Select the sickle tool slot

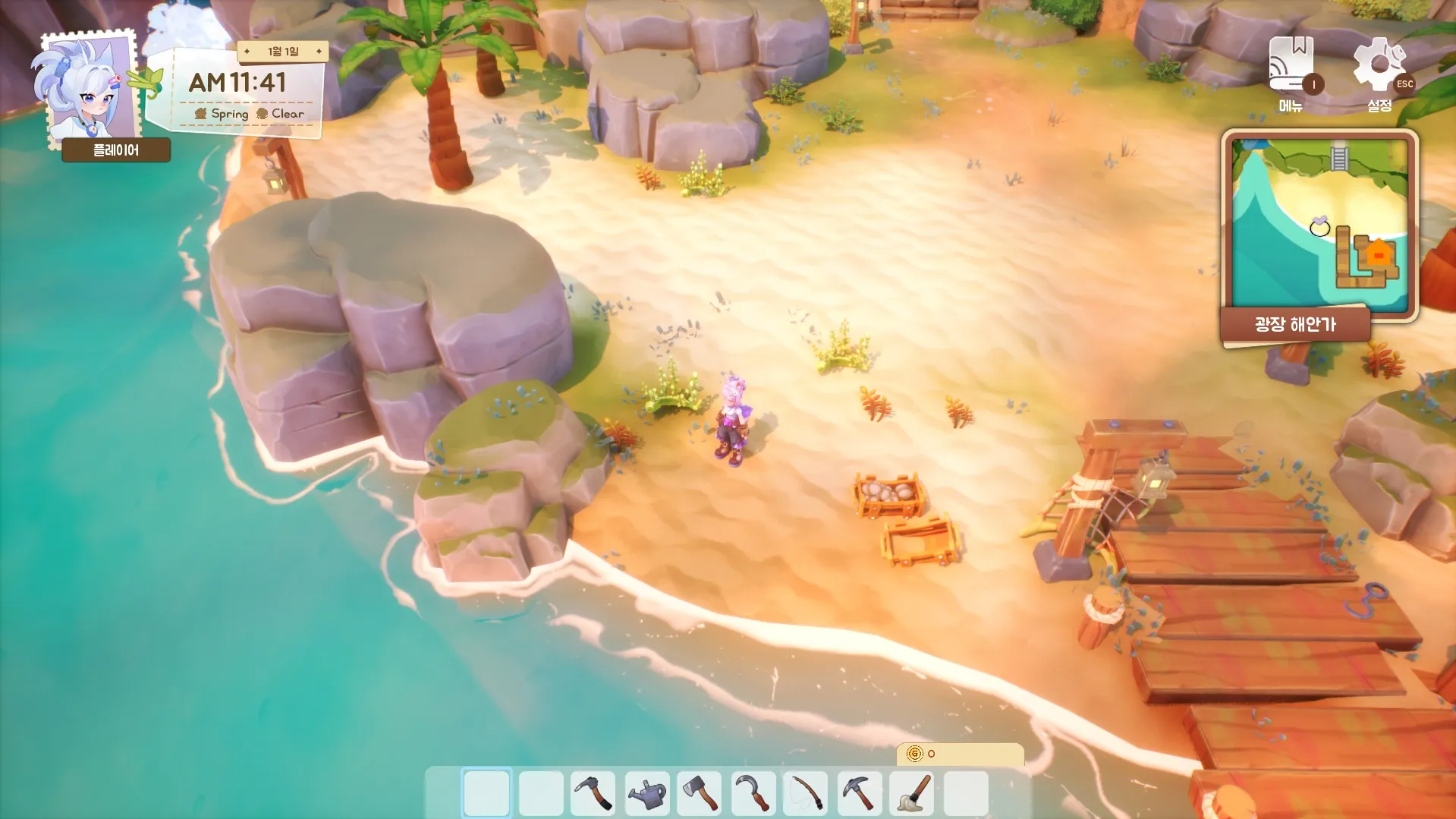click(753, 793)
